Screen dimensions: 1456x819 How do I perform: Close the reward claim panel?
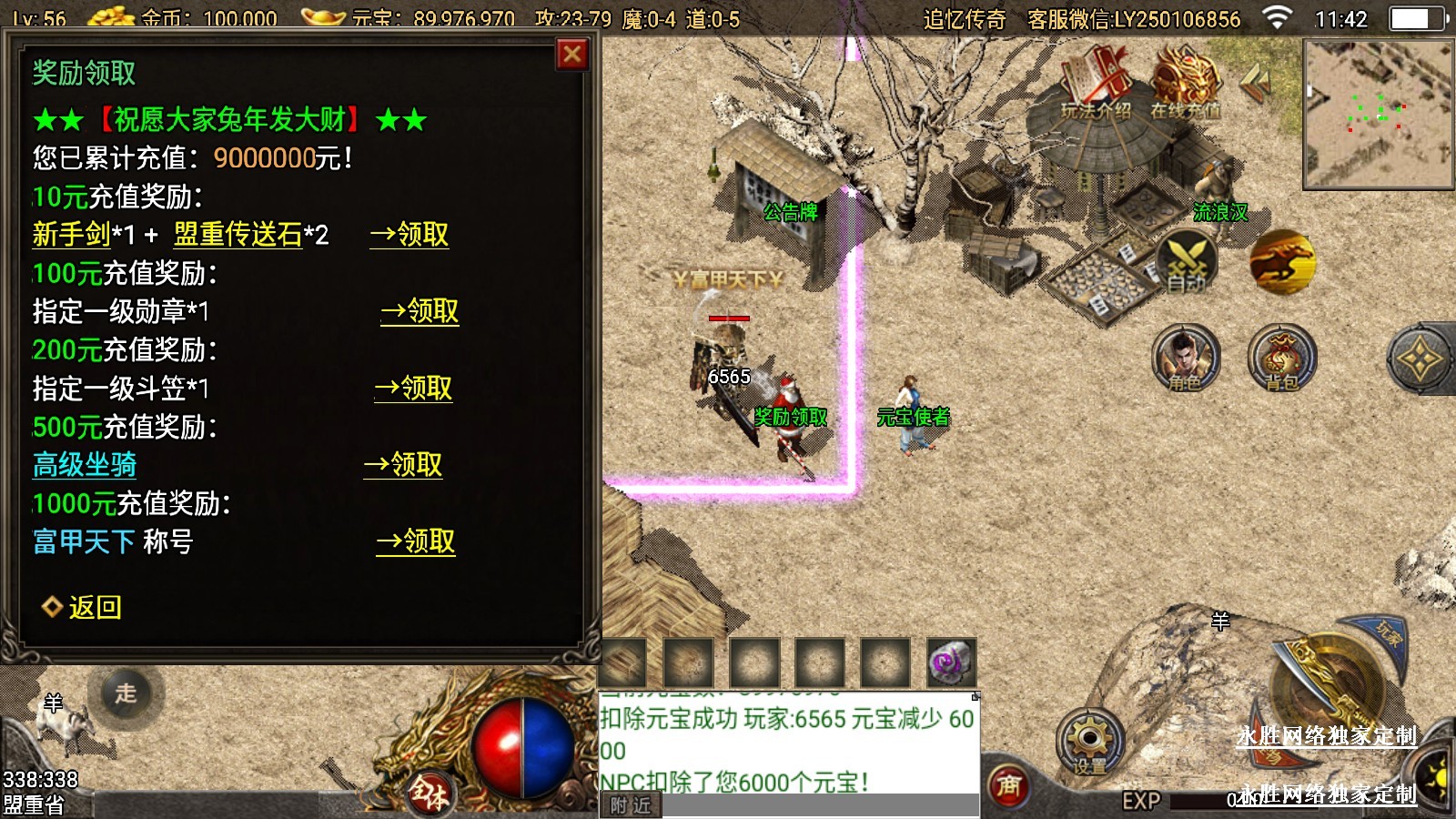pos(572,55)
